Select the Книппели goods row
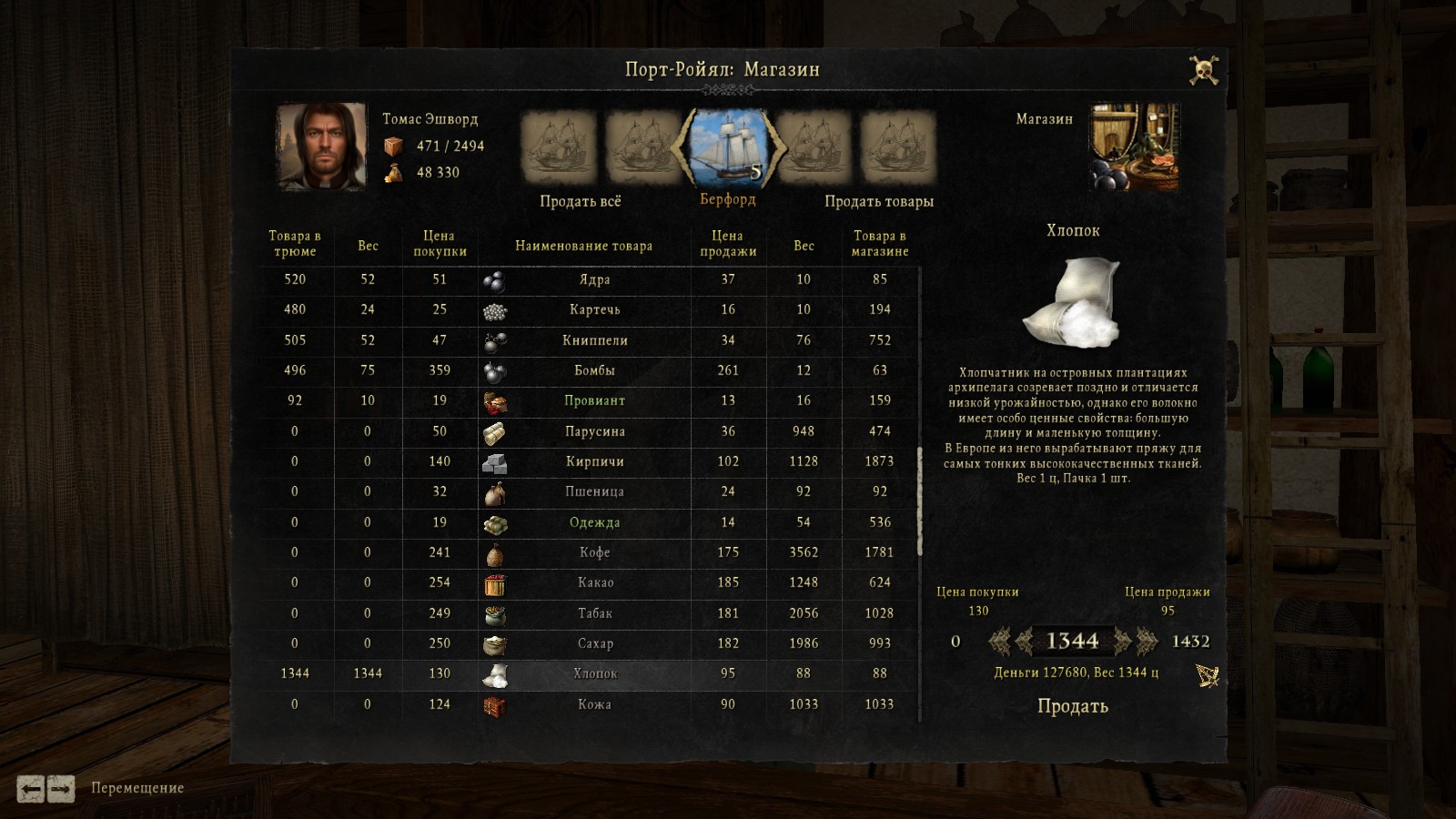Image resolution: width=1456 pixels, height=819 pixels. (x=594, y=340)
